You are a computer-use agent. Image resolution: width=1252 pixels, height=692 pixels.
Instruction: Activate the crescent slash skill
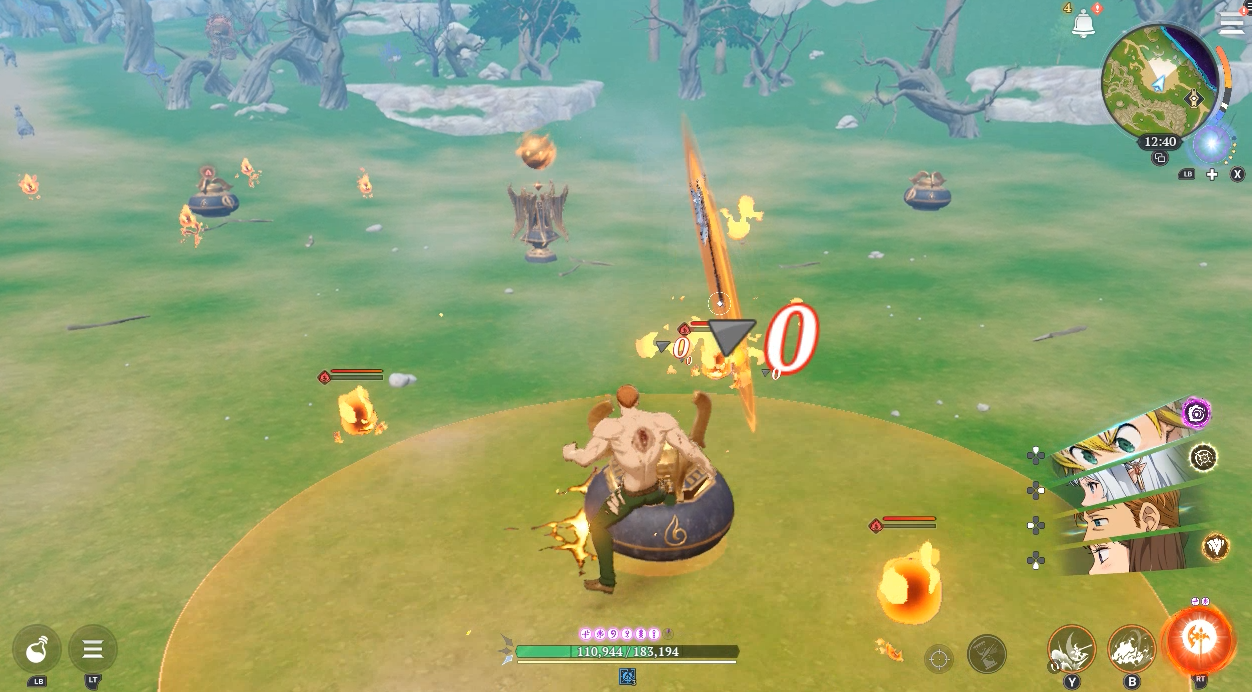point(1071,649)
